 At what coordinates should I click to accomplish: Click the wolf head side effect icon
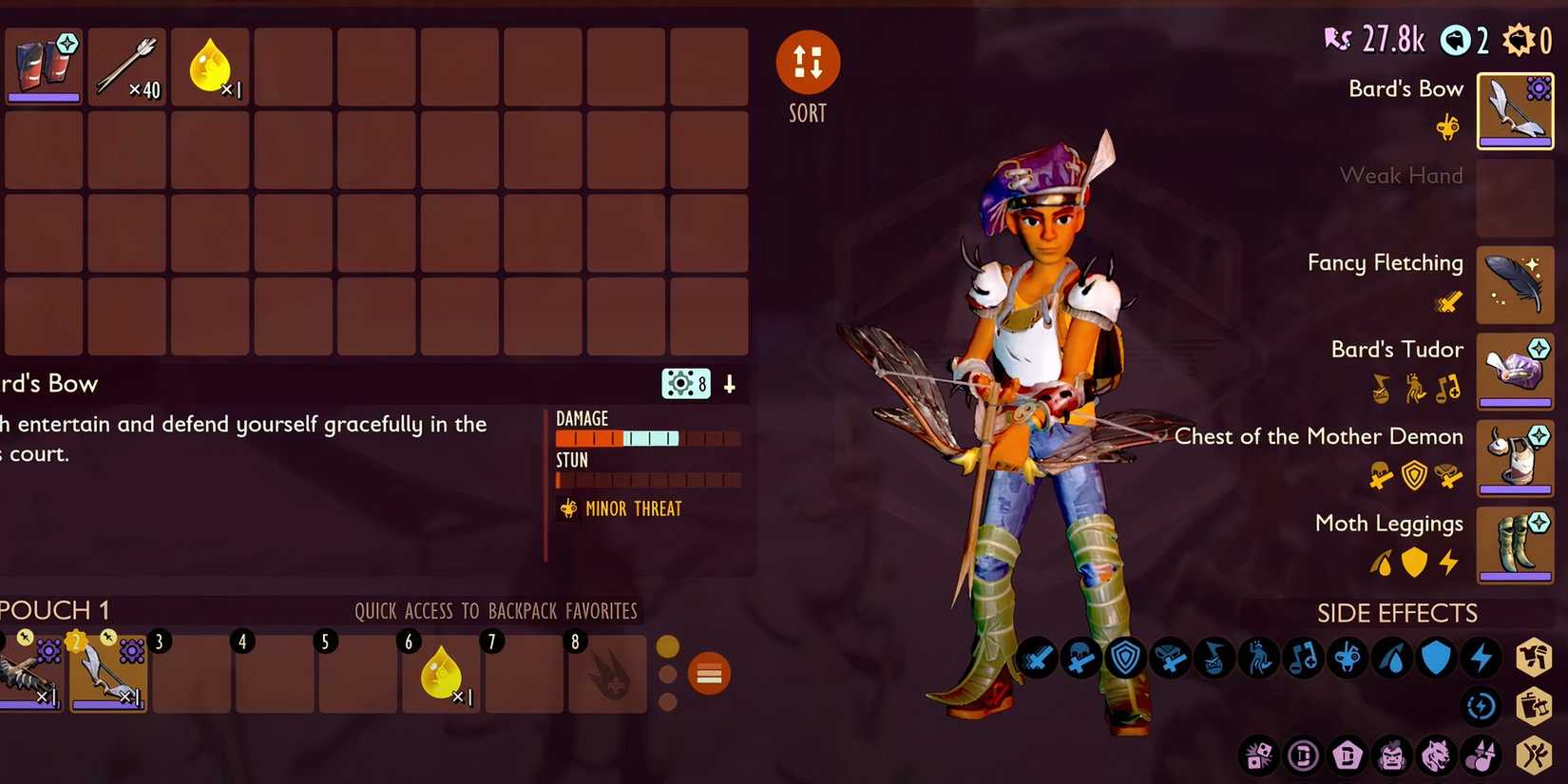[1435, 755]
